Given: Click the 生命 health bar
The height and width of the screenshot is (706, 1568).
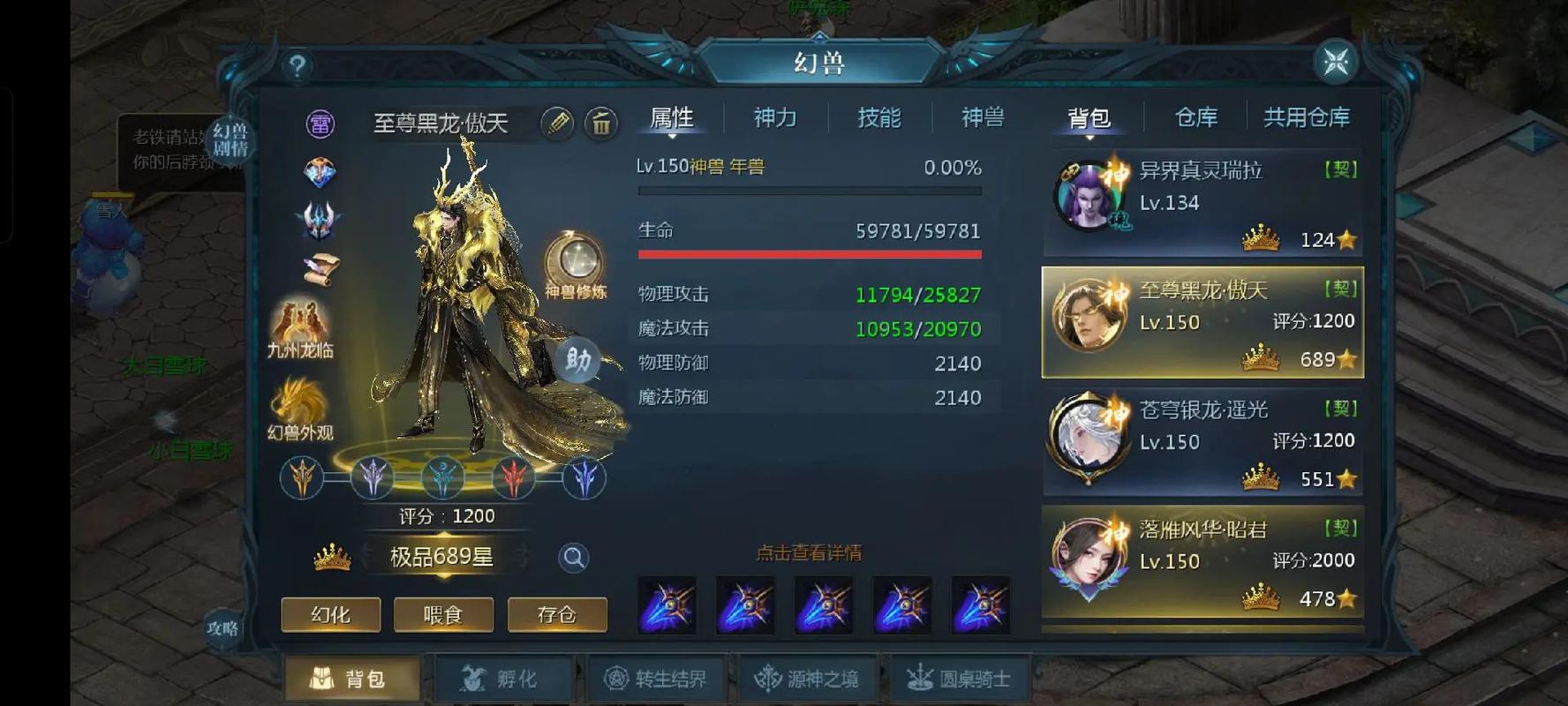Looking at the screenshot, I should click(x=808, y=255).
